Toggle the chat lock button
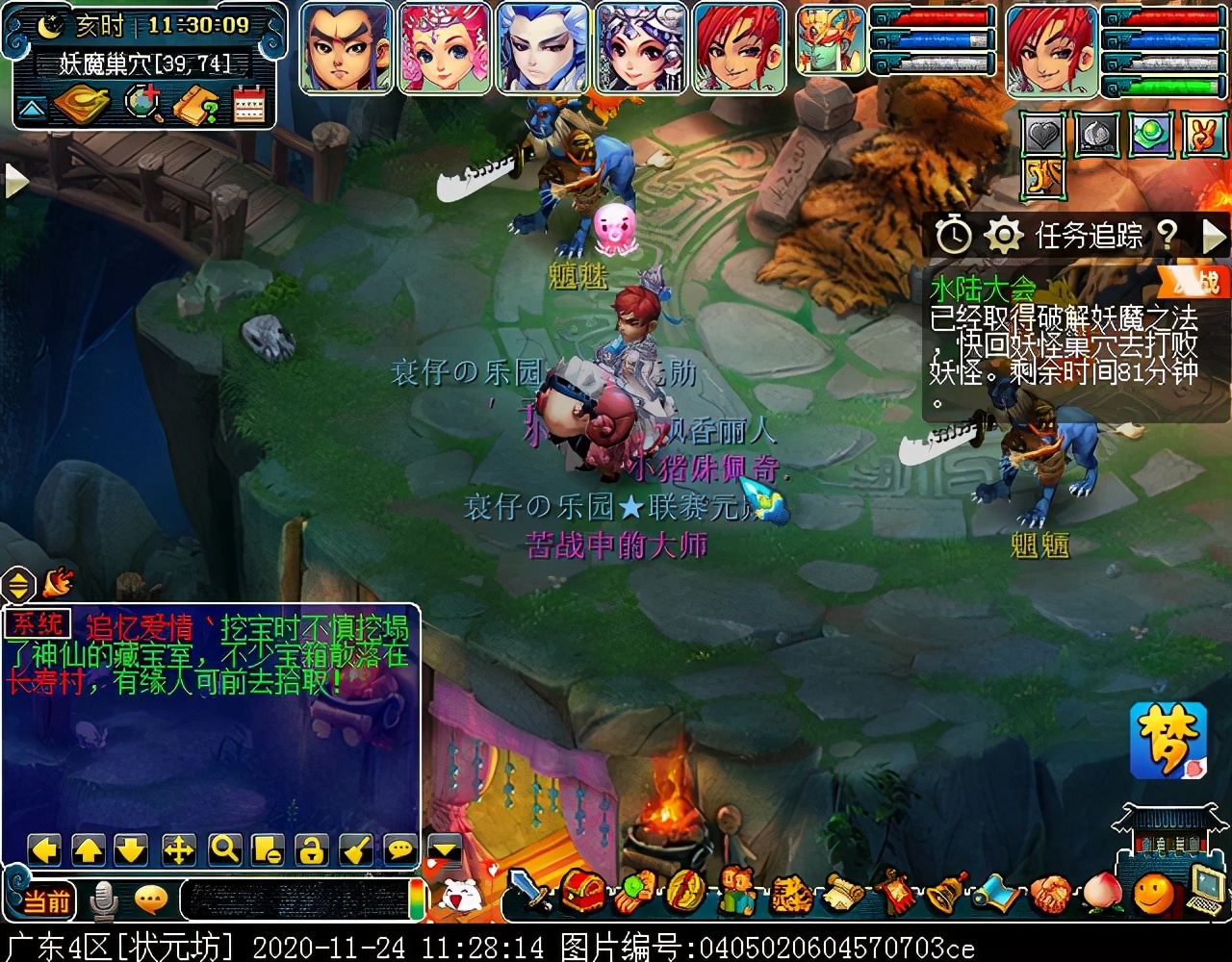 (x=312, y=850)
